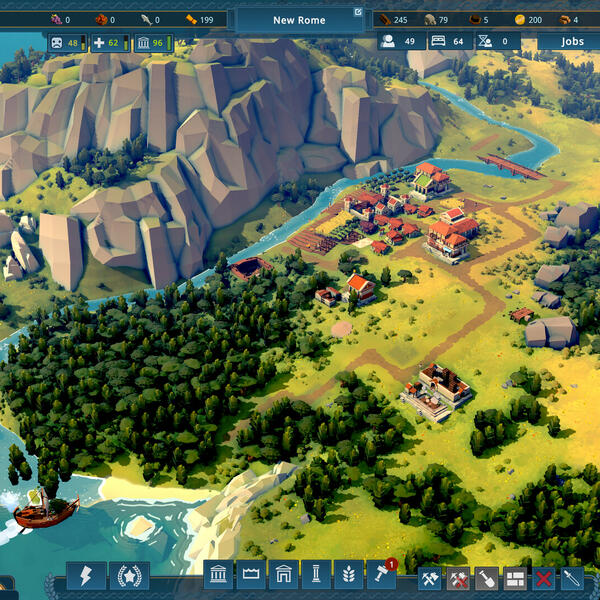Select the cancel harvest axes tool
The height and width of the screenshot is (600, 600).
pos(458,577)
